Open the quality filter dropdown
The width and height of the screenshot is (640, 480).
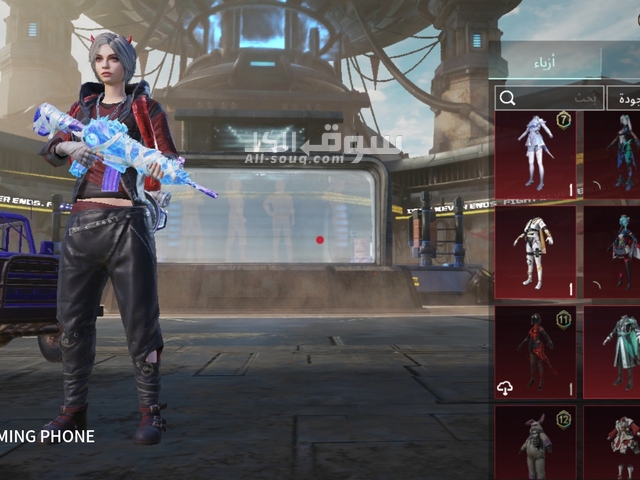[625, 98]
